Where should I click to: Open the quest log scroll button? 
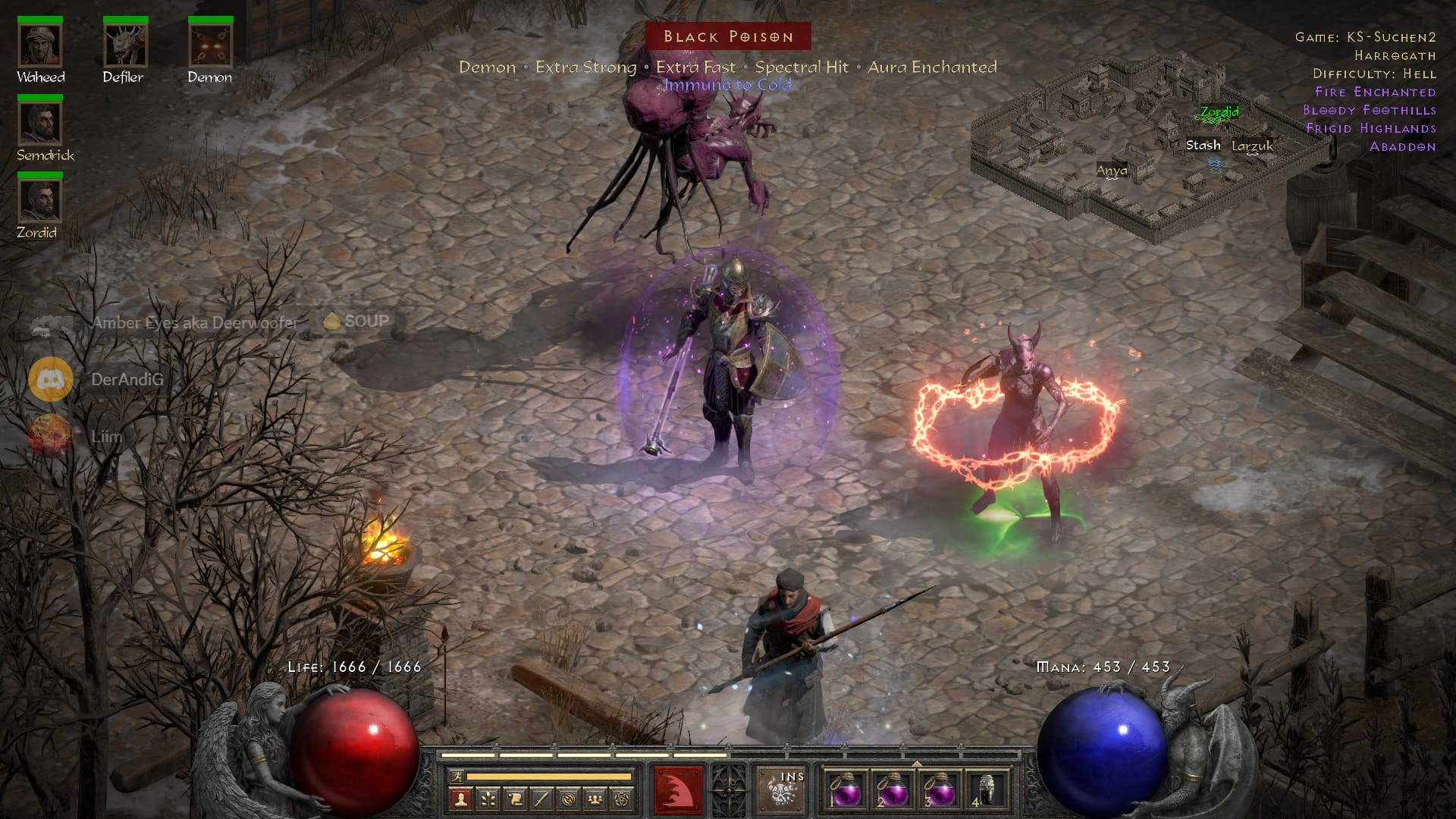pyautogui.click(x=515, y=799)
